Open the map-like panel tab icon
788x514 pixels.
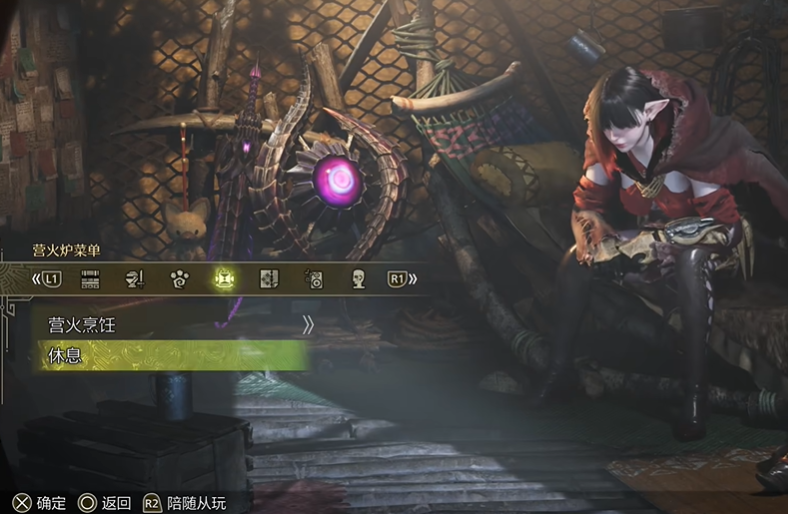click(x=269, y=279)
